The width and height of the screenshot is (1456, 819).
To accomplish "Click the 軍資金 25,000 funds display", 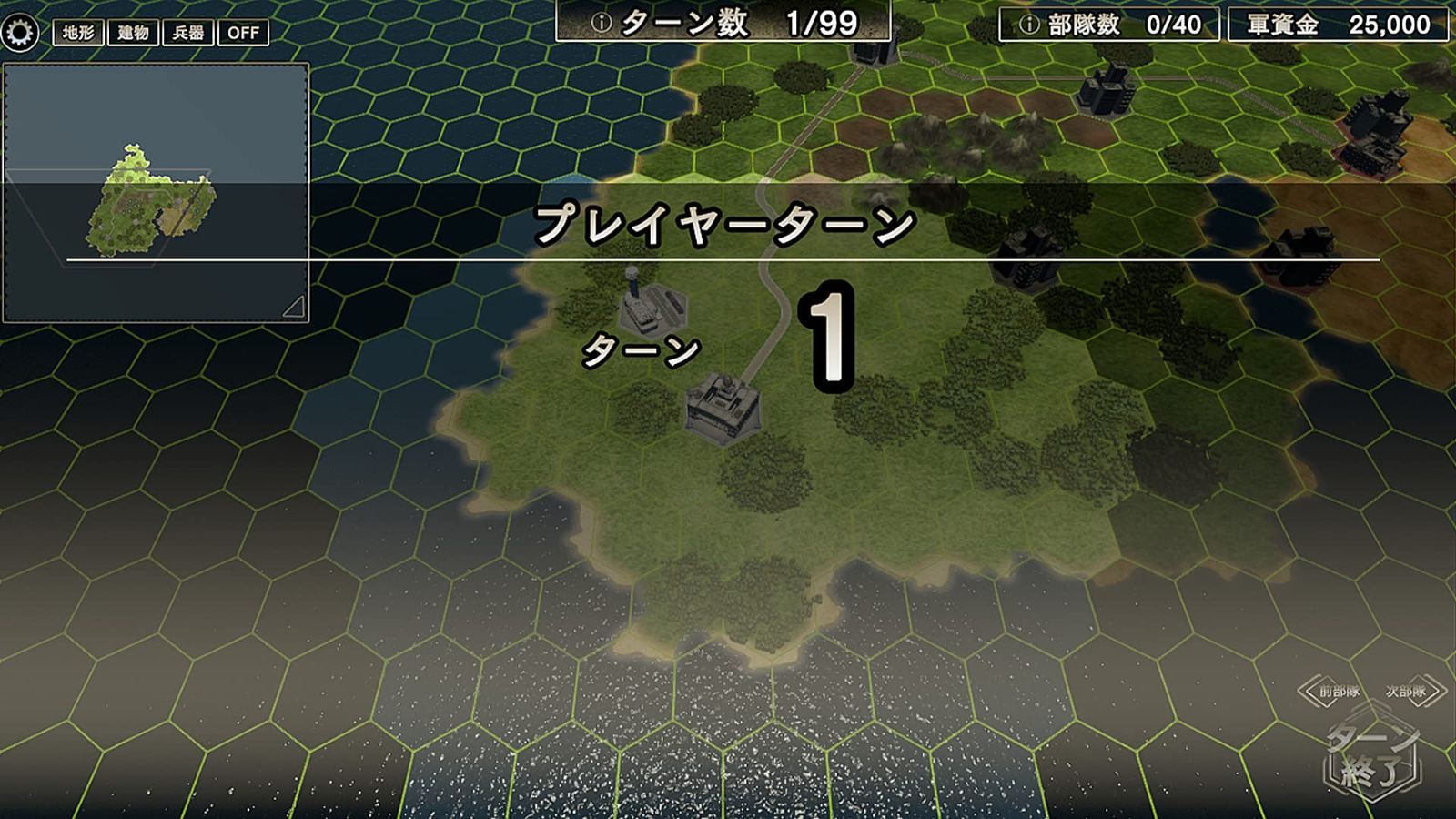I will pos(1338,22).
